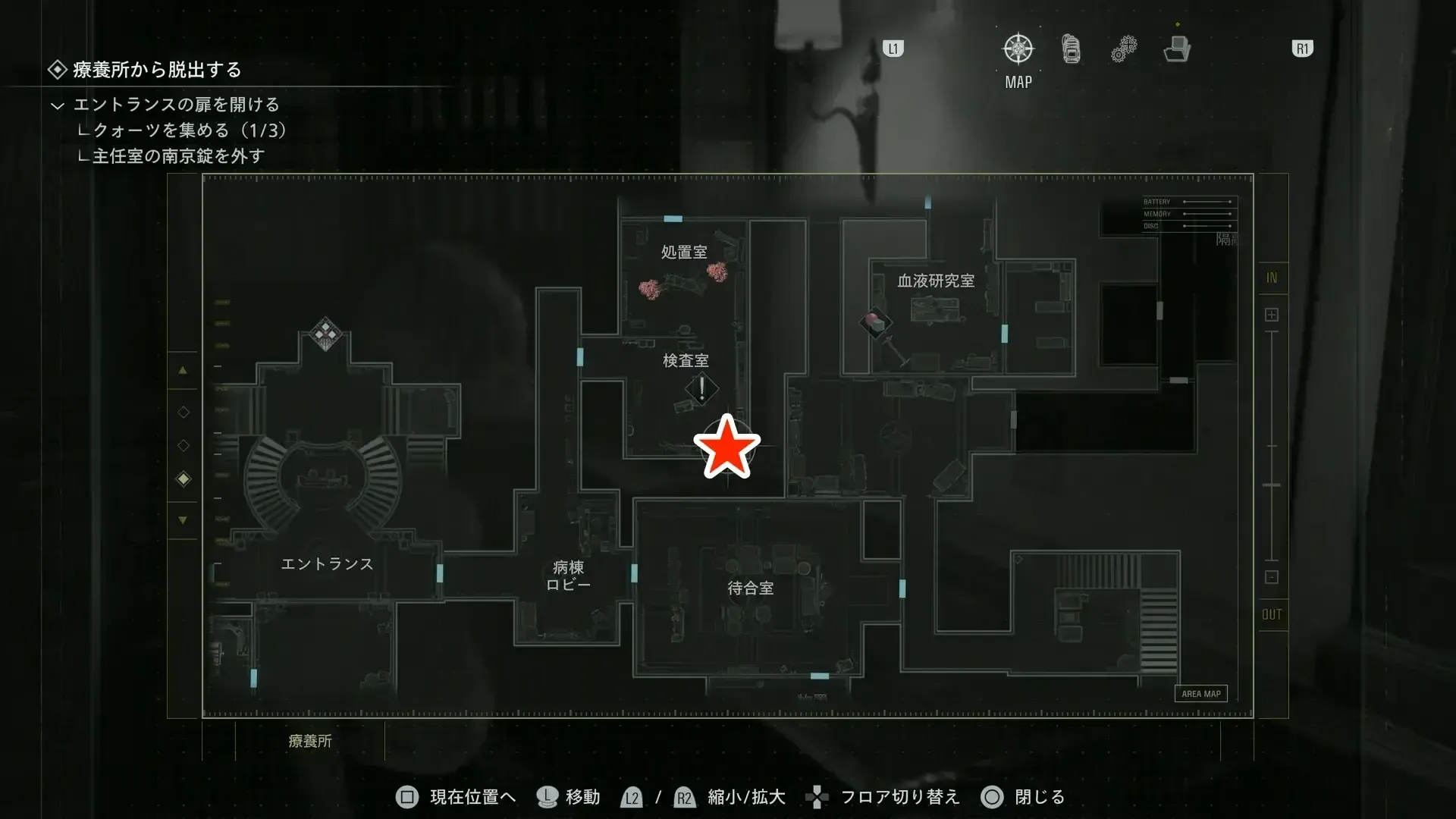This screenshot has width=1456, height=819.
Task: Collapse the エントランスの扉を開ける objective chevron
Action: 59,105
